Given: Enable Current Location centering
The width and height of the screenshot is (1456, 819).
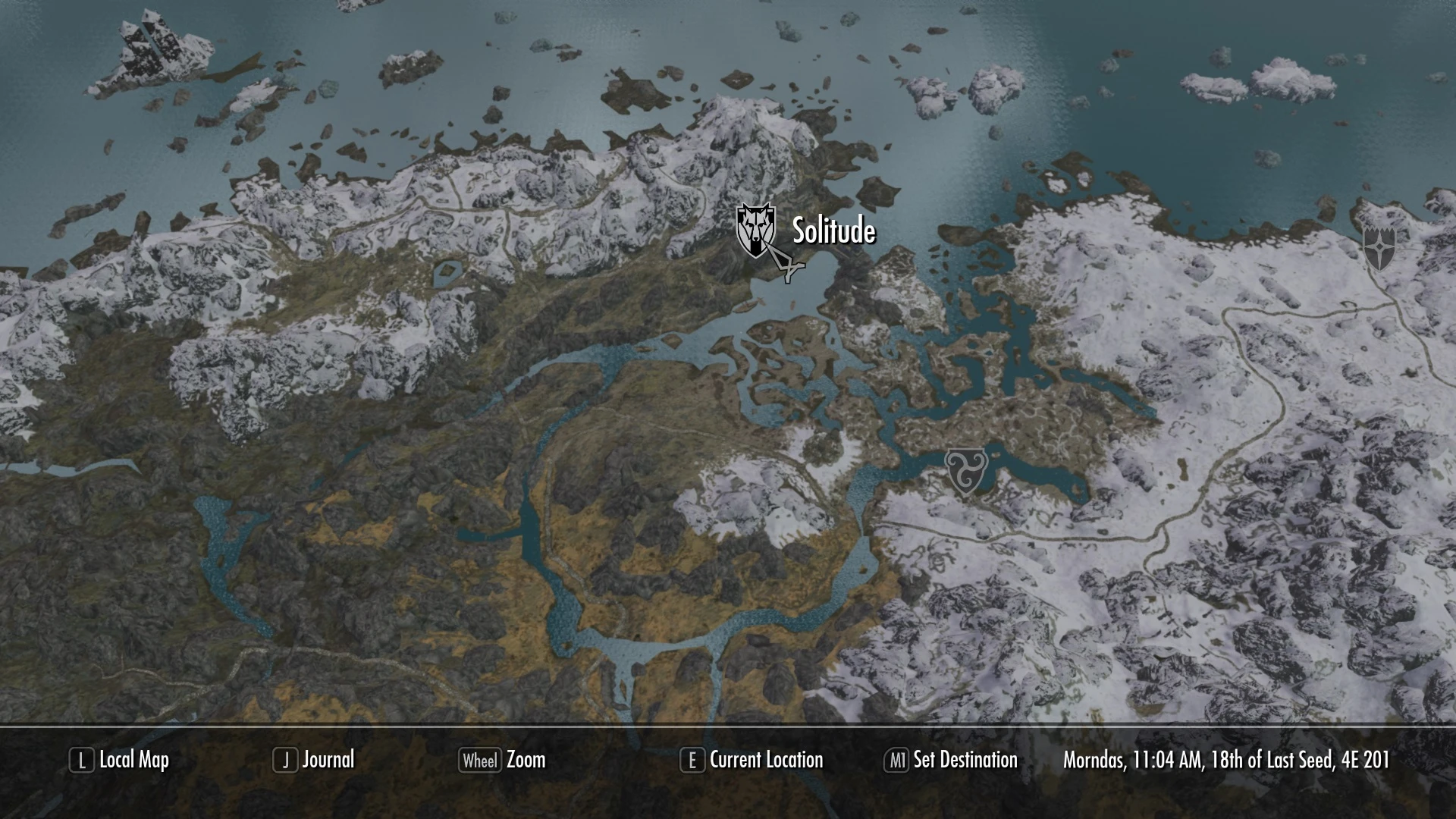Looking at the screenshot, I should click(766, 760).
